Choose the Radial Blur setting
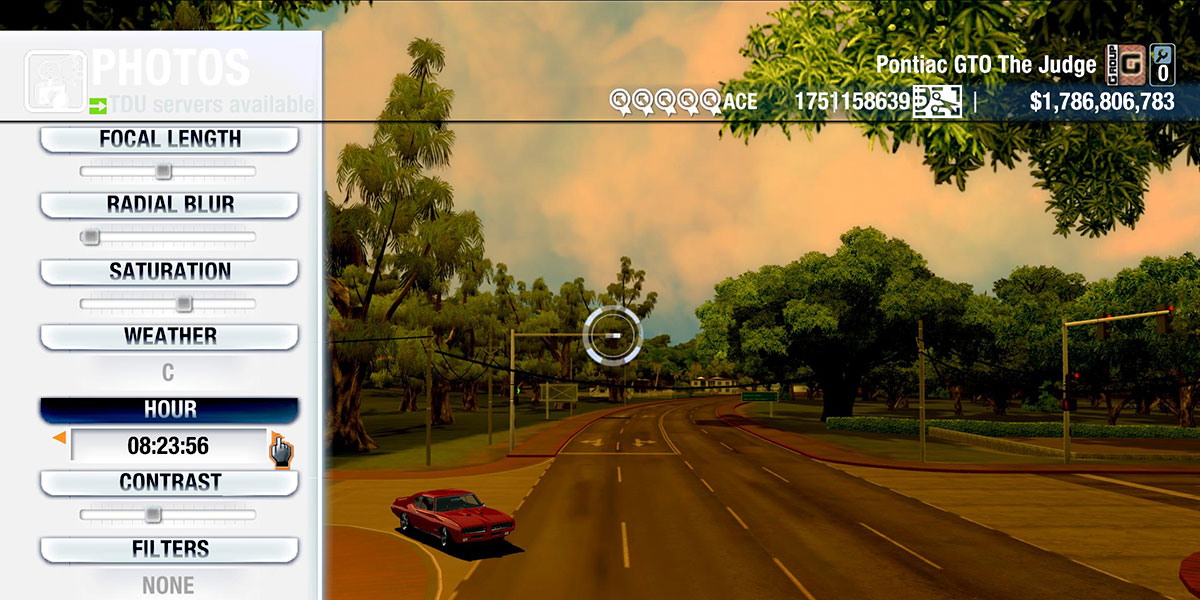The image size is (1200, 600). click(x=169, y=205)
